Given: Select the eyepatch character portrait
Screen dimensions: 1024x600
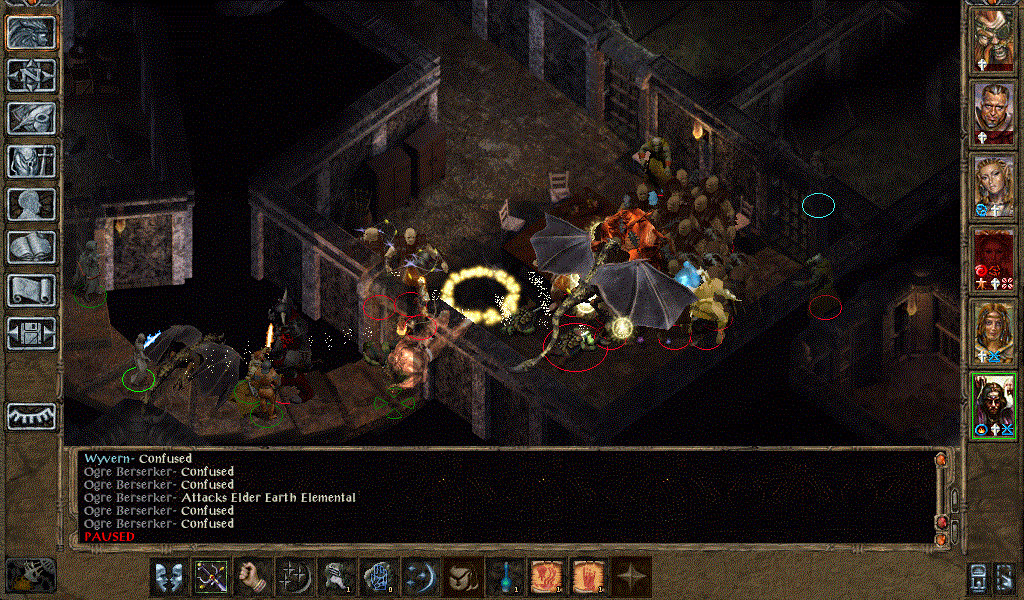Looking at the screenshot, I should click(994, 39).
